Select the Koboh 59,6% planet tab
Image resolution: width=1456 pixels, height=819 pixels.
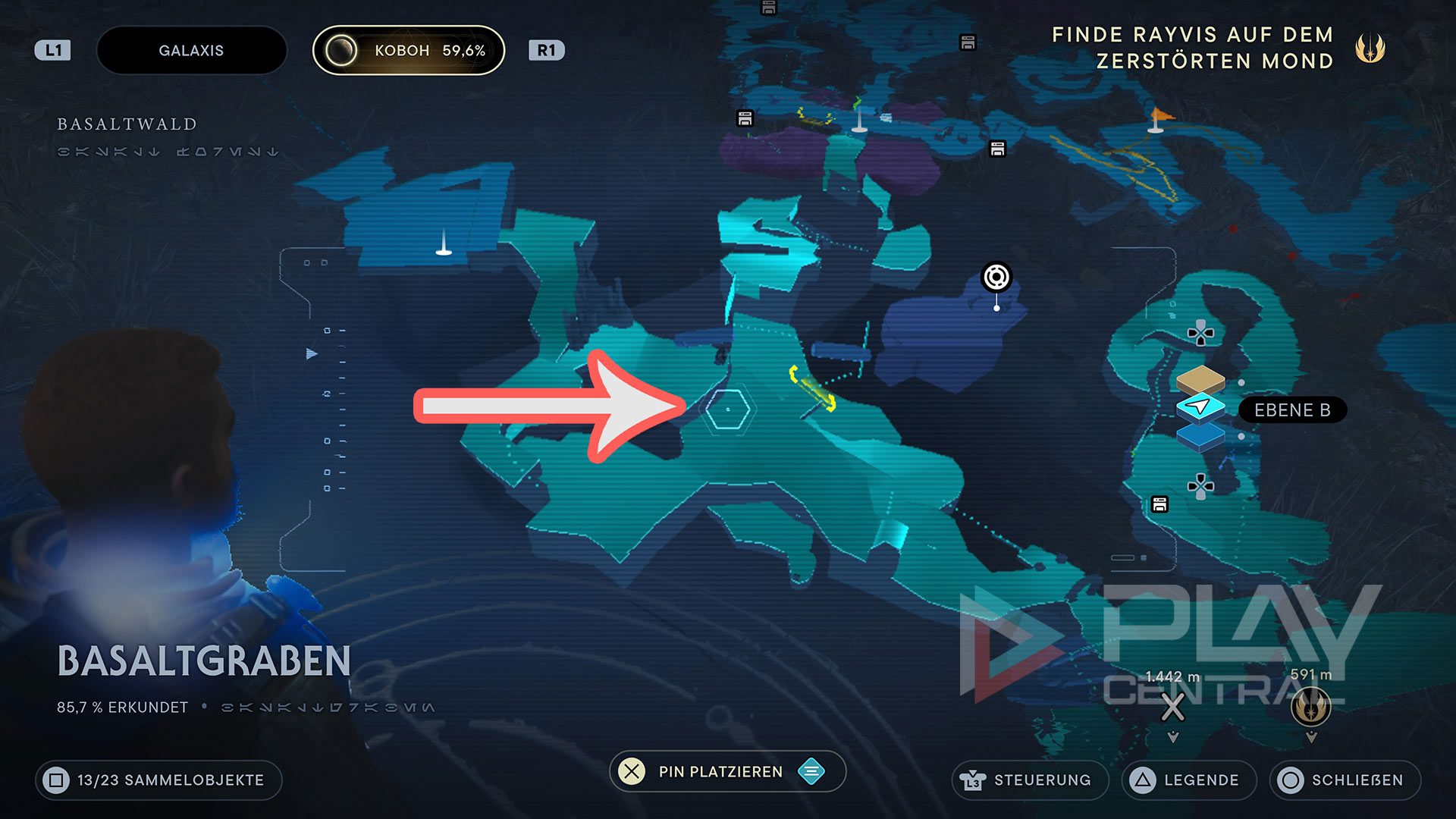coord(409,51)
